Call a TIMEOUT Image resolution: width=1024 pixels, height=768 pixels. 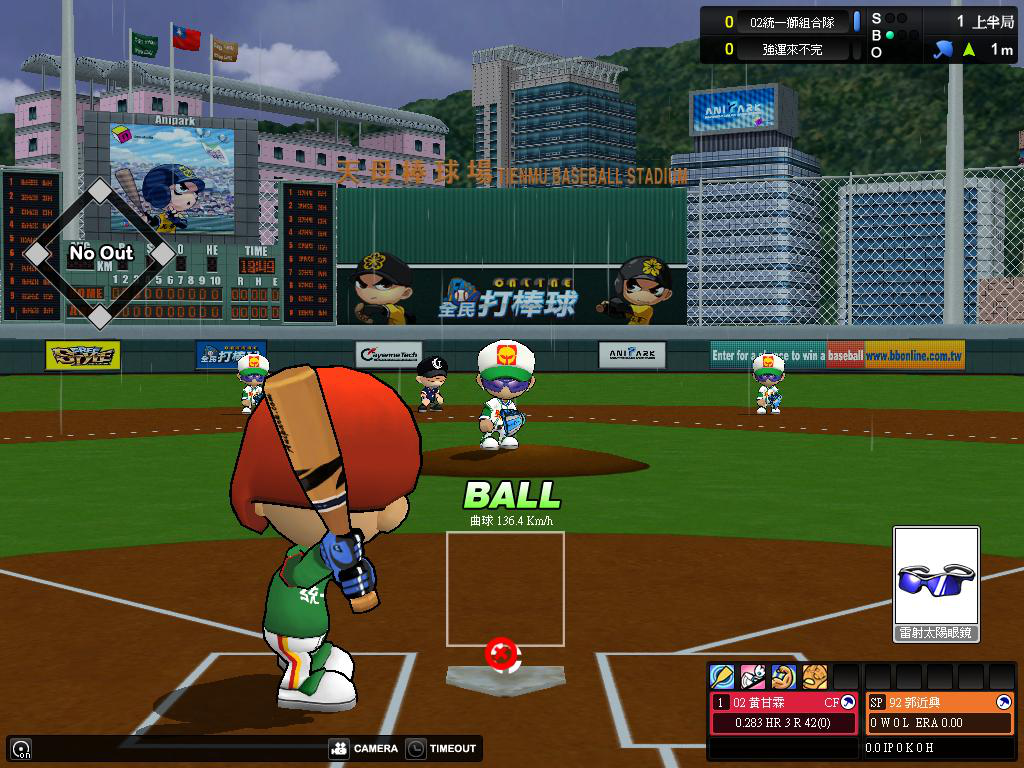[442, 748]
